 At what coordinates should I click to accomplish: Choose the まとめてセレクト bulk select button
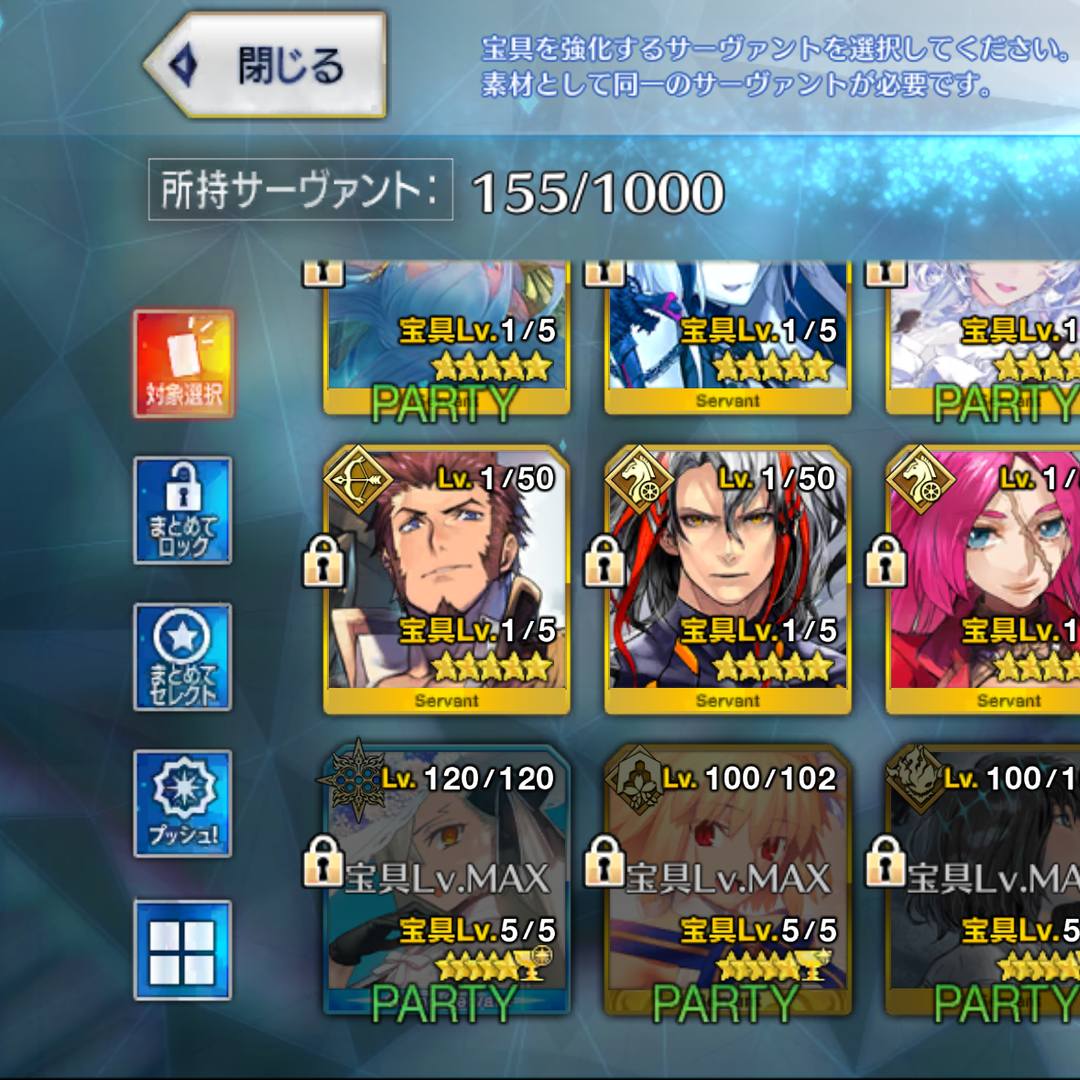[x=183, y=657]
